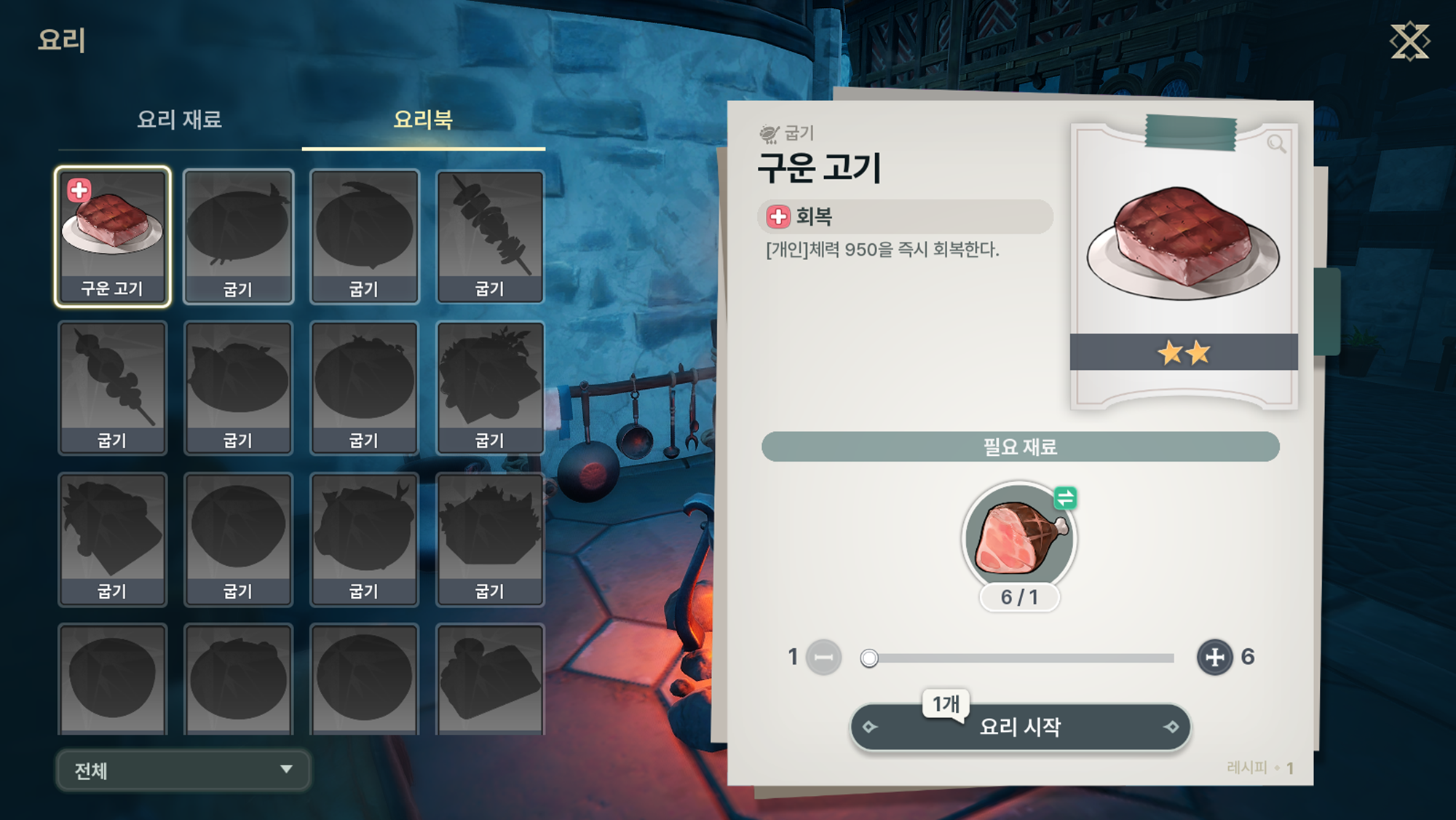Switch to the 요리 재료 tab

179,119
